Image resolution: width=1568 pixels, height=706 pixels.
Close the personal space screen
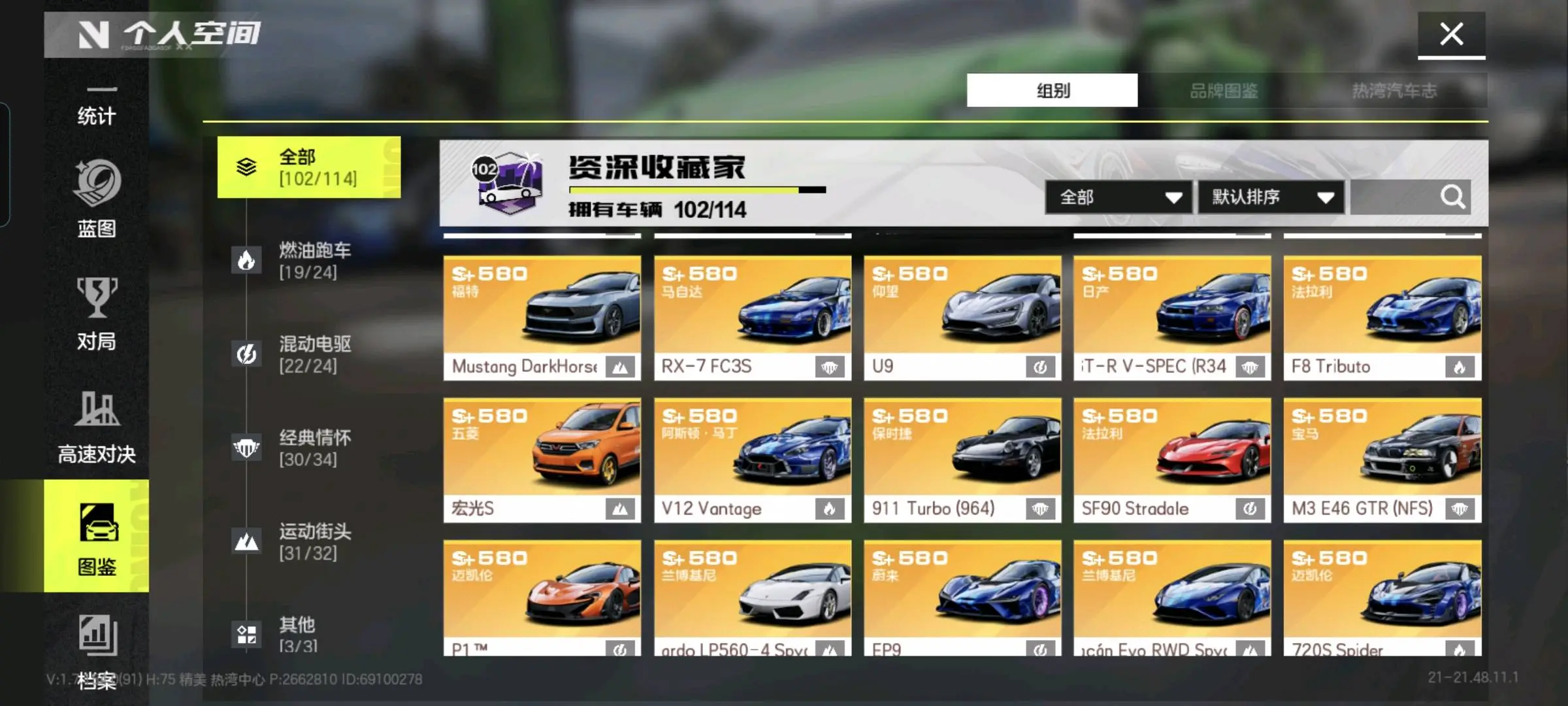click(x=1451, y=34)
